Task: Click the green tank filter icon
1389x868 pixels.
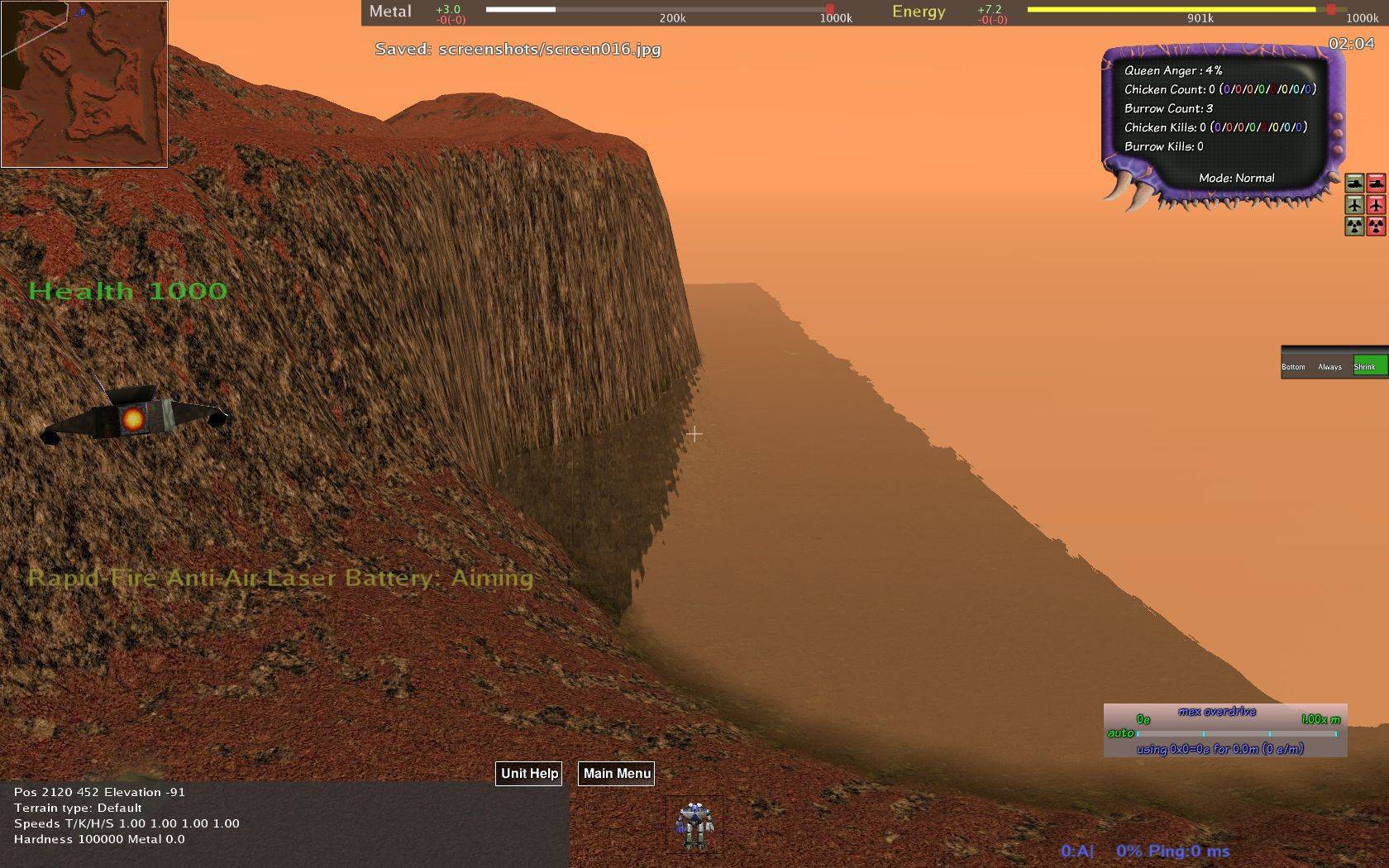Action: (x=1354, y=184)
